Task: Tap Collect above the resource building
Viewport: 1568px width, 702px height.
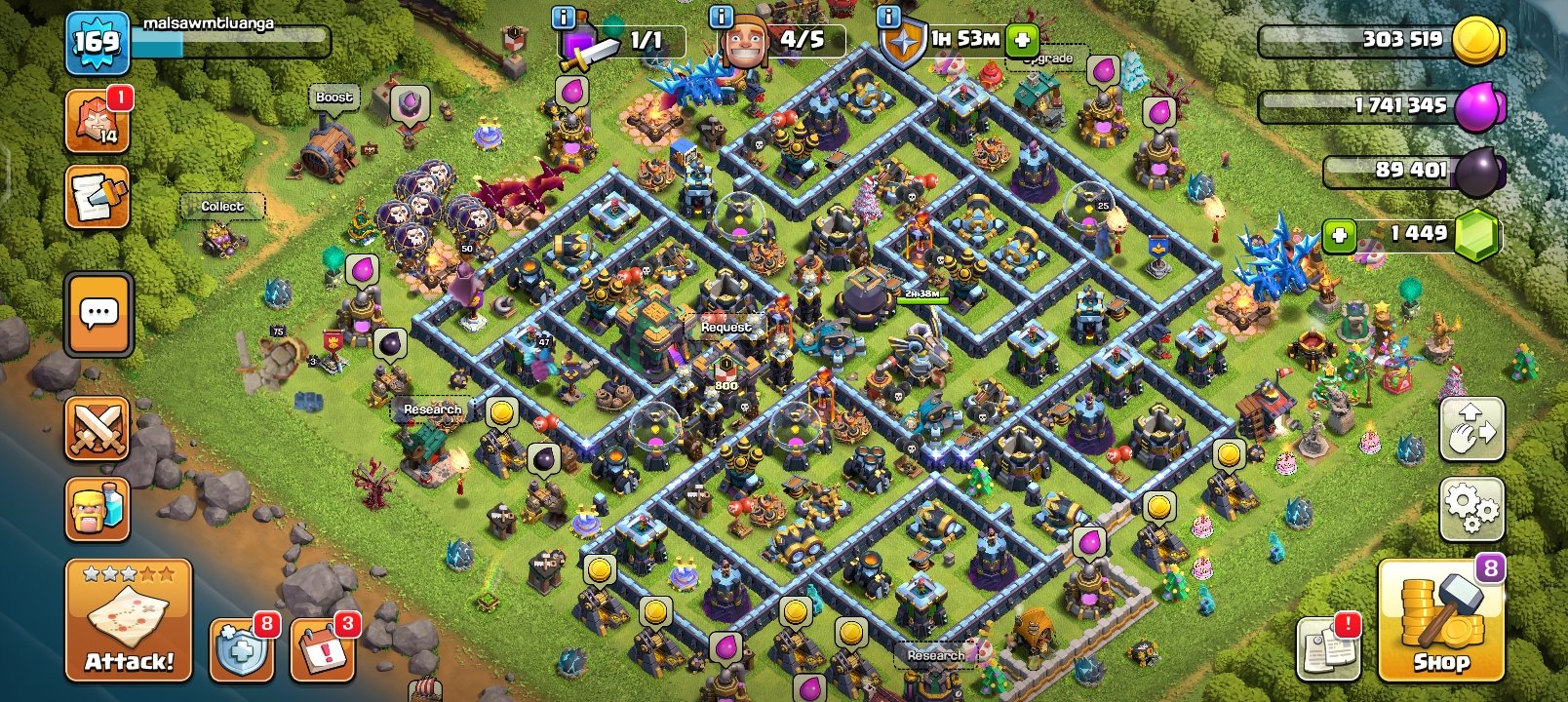Action: [222, 207]
